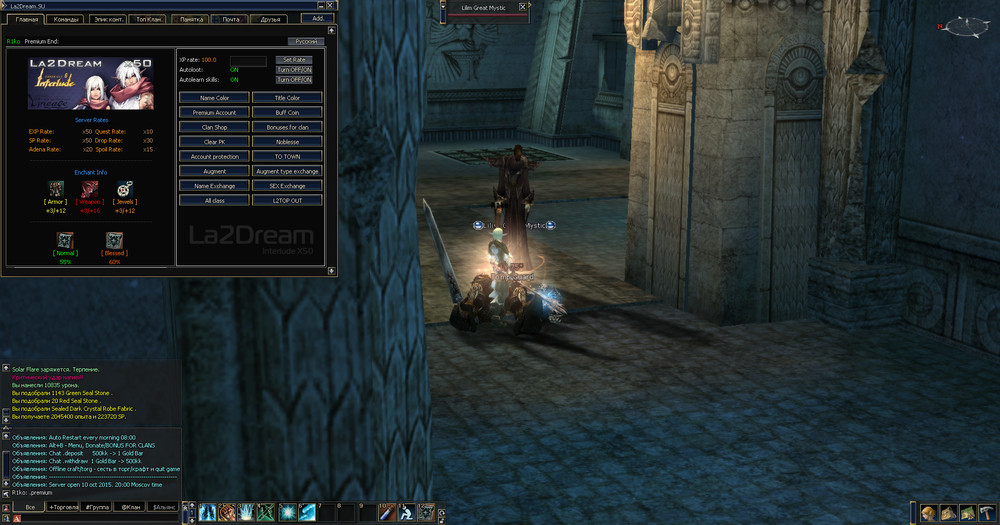Open the Почта tab
1000x525 pixels.
tap(231, 19)
